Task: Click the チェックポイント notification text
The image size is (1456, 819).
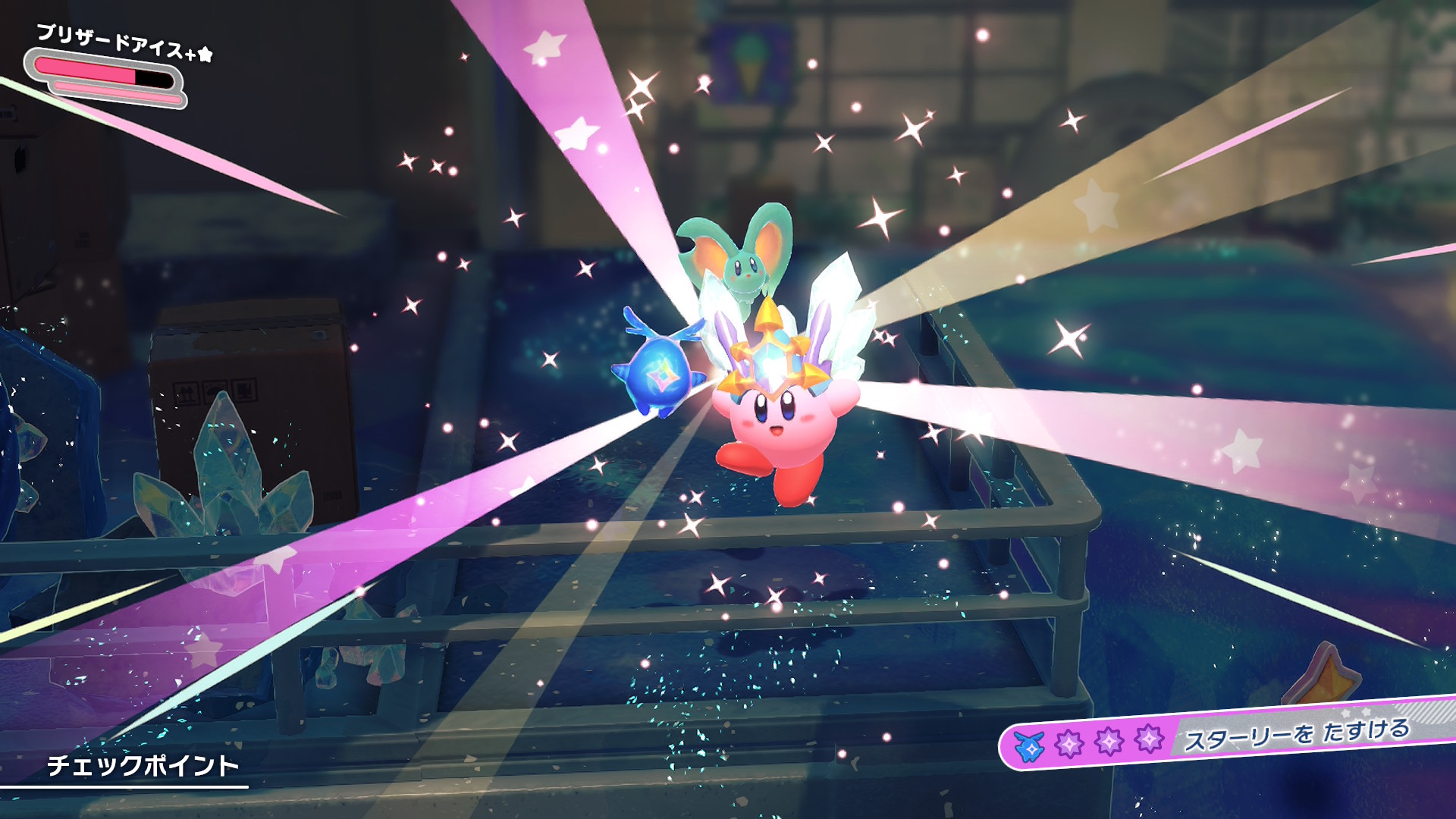Action: tap(143, 765)
